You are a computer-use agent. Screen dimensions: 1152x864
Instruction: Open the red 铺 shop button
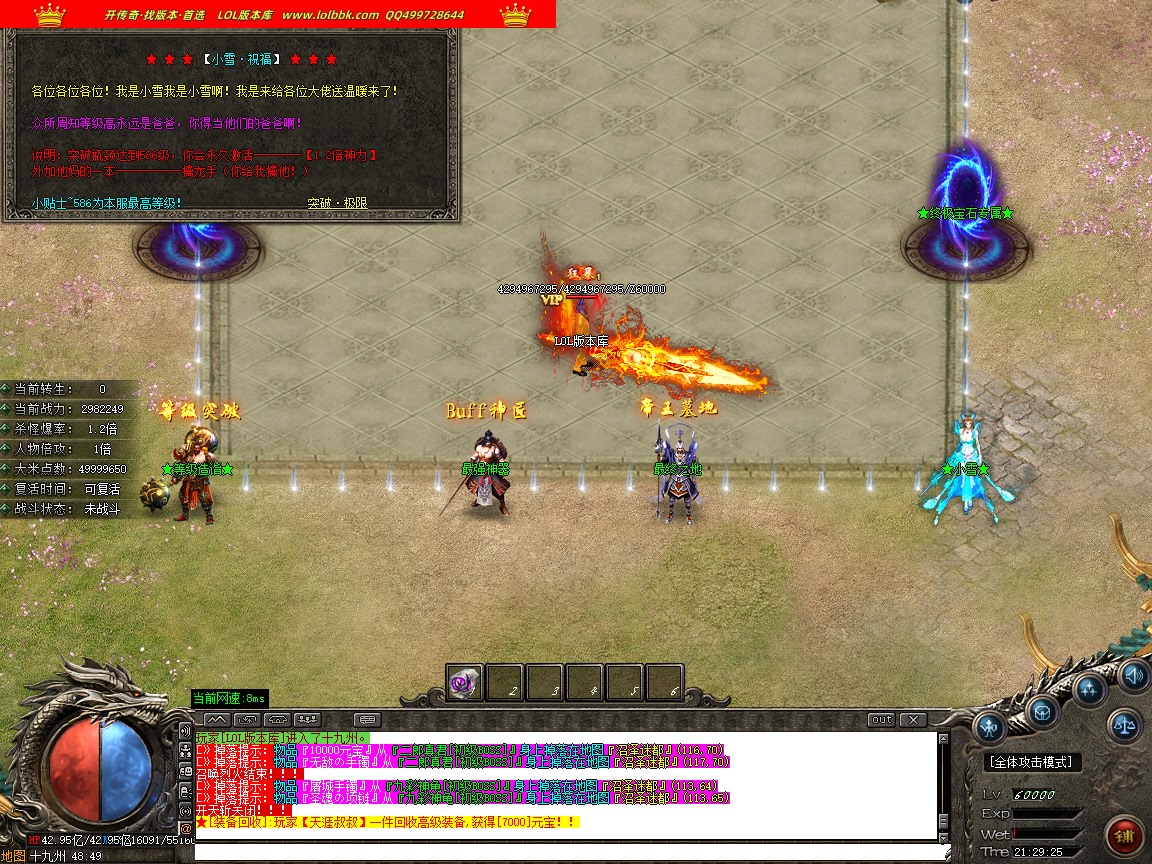click(x=1125, y=835)
